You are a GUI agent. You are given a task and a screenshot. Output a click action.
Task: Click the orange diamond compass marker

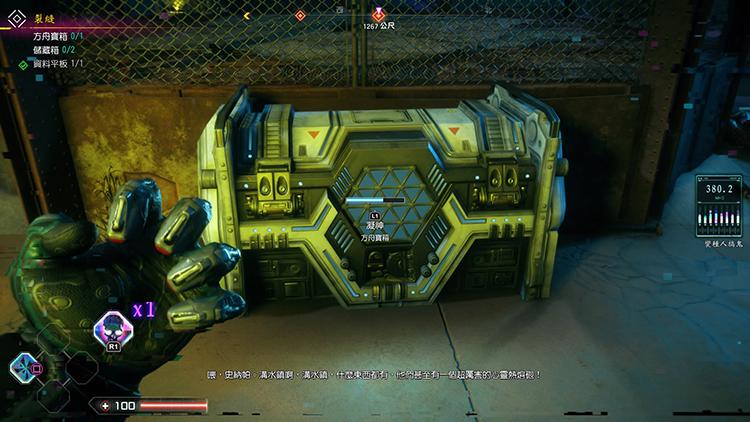pyautogui.click(x=299, y=15)
